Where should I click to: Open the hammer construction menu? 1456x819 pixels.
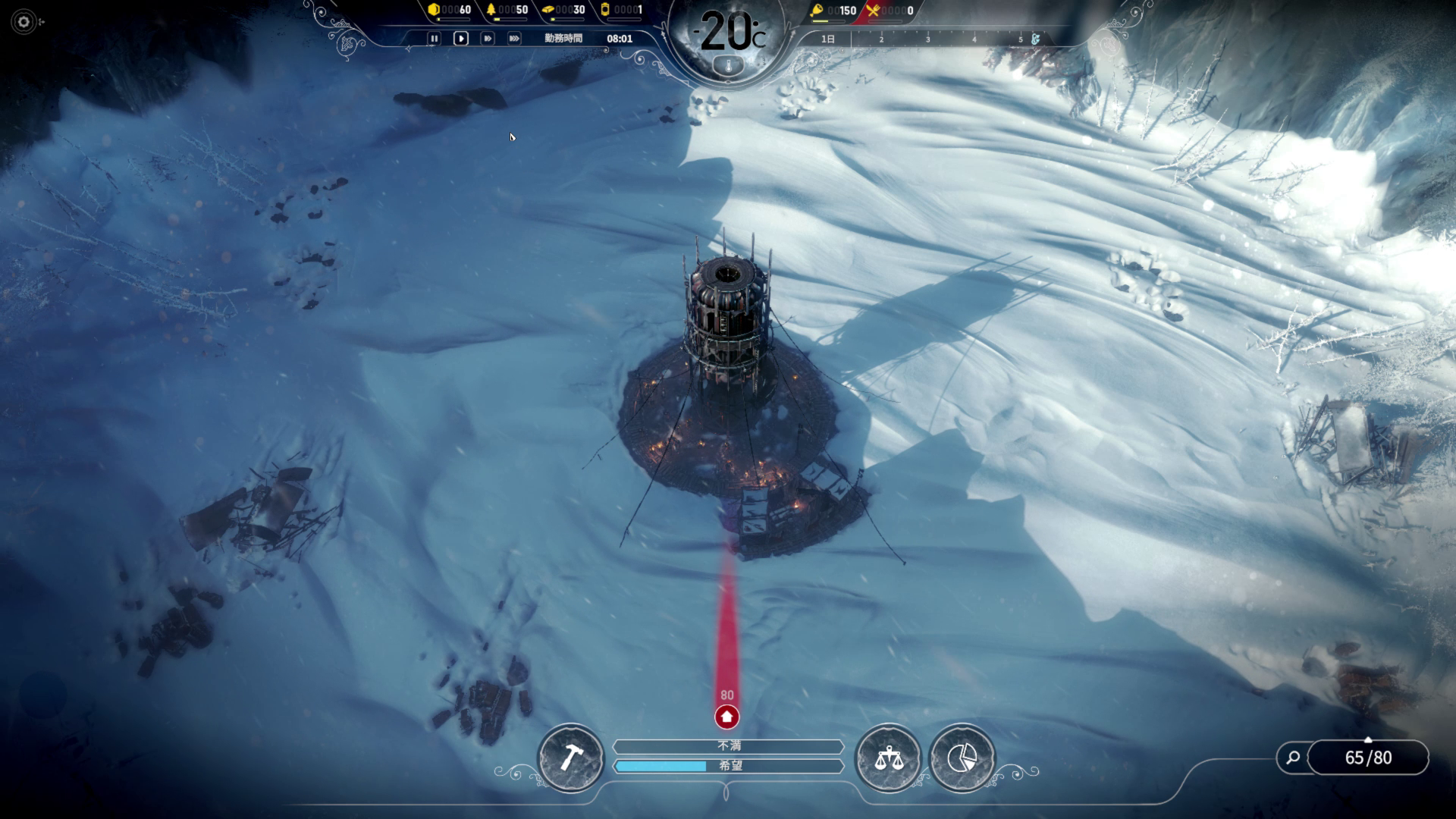[x=570, y=758]
